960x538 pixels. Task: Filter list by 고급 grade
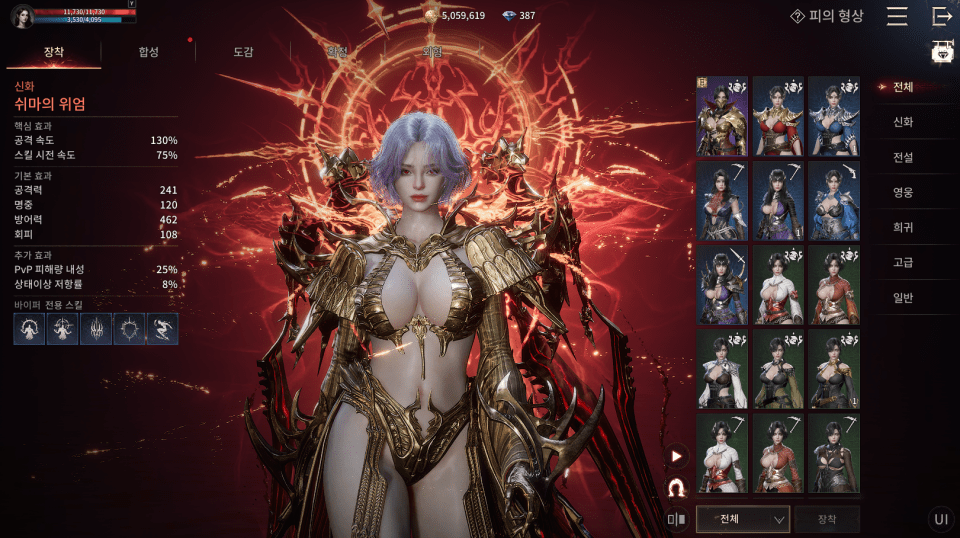coord(903,262)
